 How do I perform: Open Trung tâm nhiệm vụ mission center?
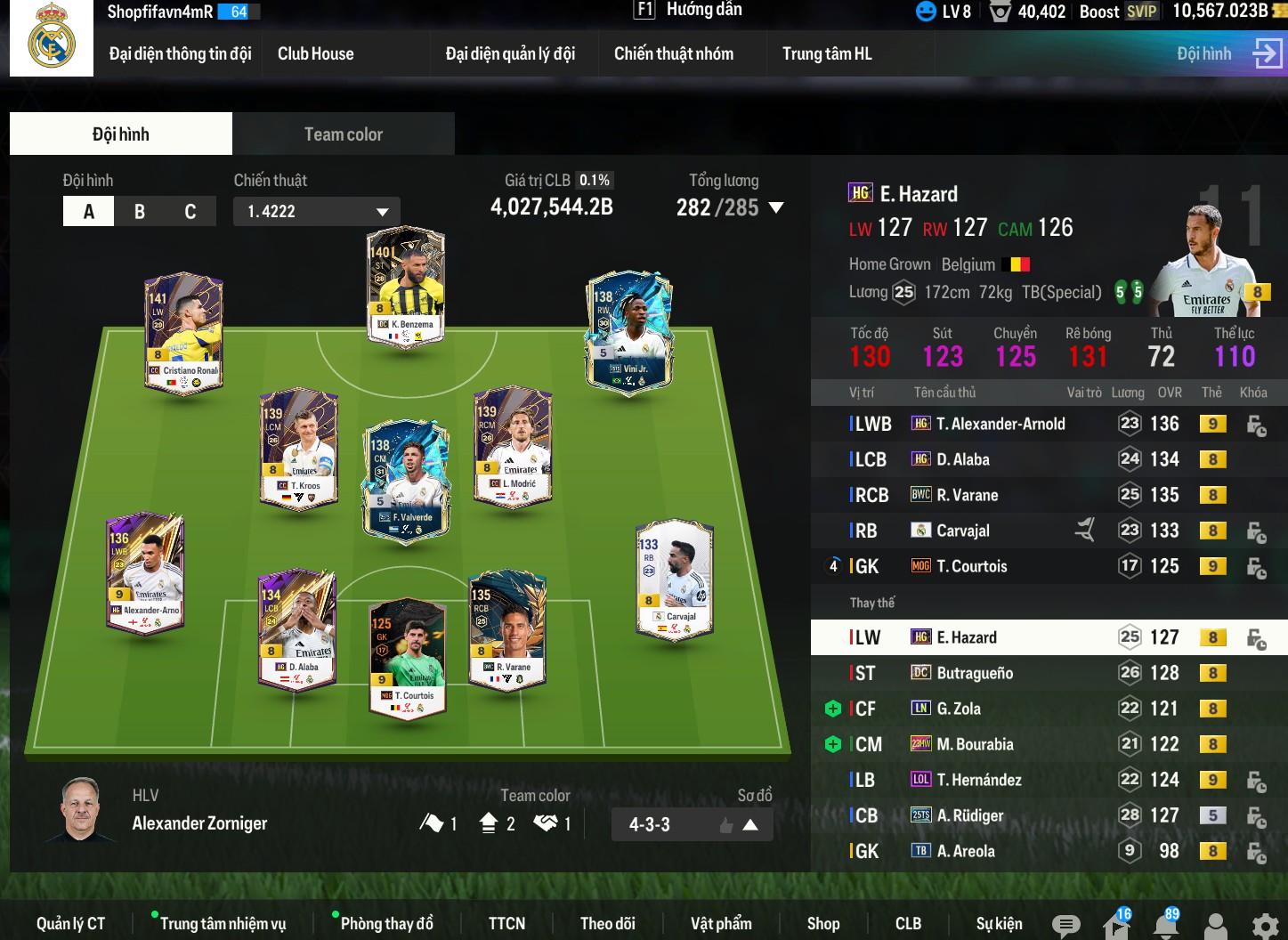(x=223, y=924)
